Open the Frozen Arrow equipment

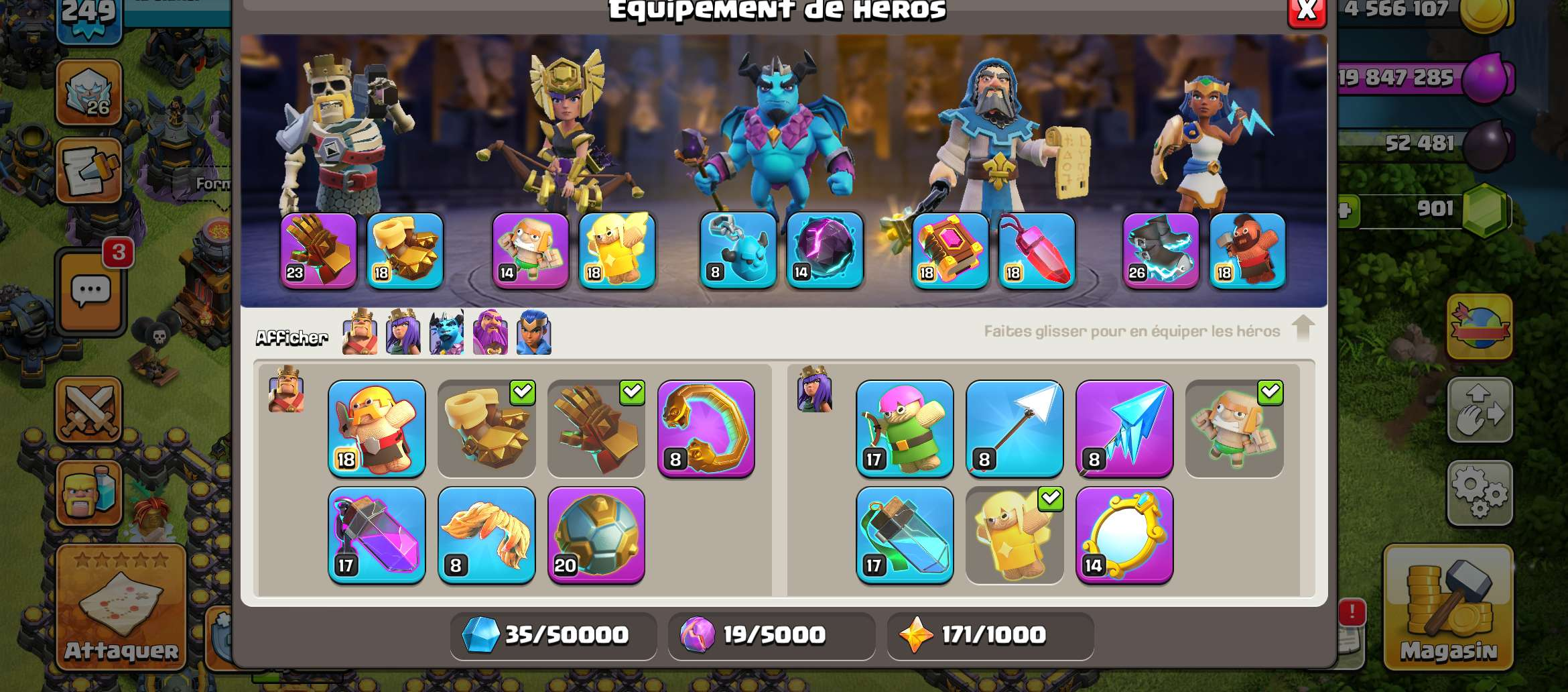click(x=1125, y=429)
